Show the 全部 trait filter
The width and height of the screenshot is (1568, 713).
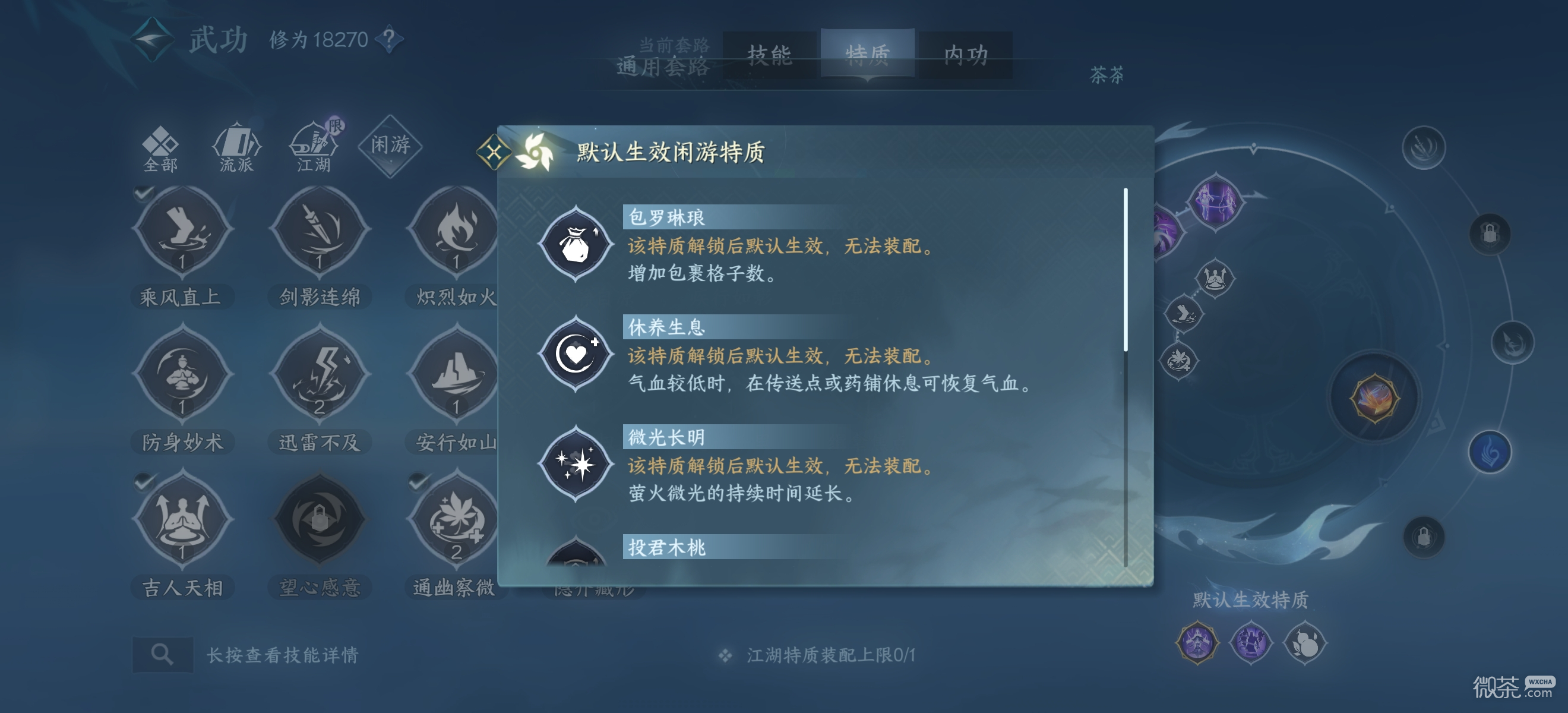(x=160, y=148)
